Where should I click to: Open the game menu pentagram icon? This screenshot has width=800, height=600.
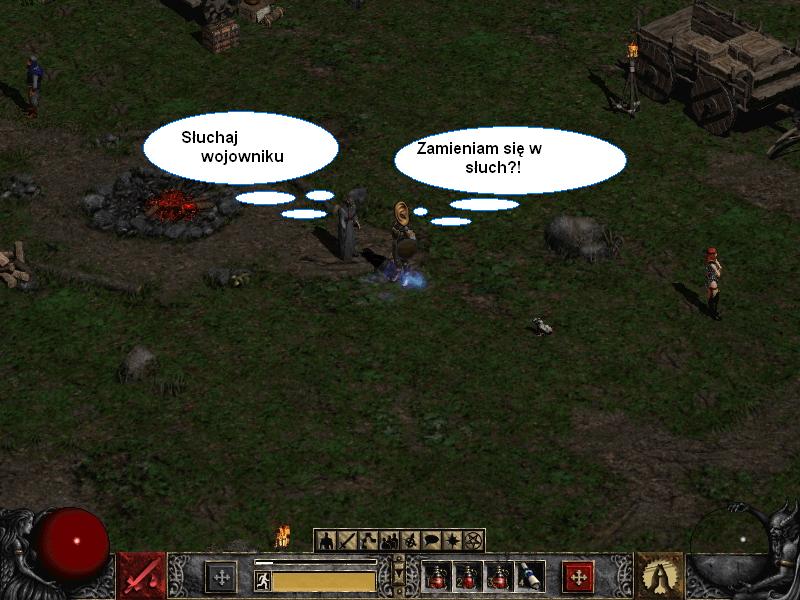coord(473,541)
